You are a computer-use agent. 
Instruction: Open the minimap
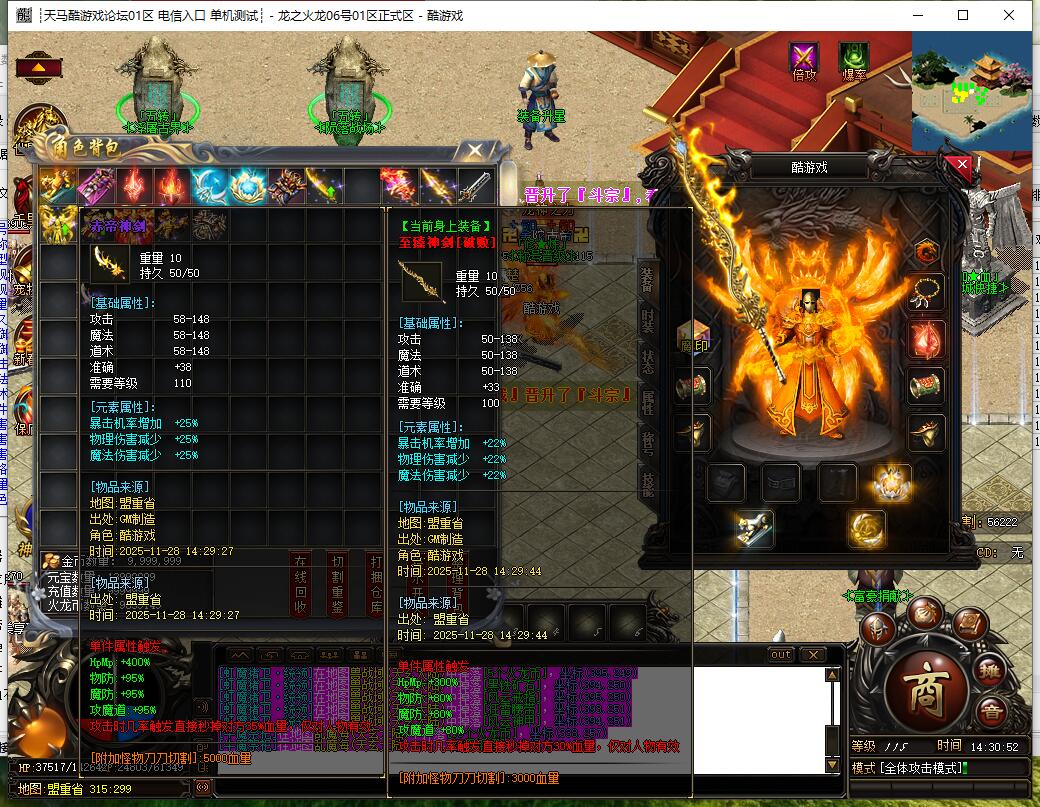pos(970,90)
